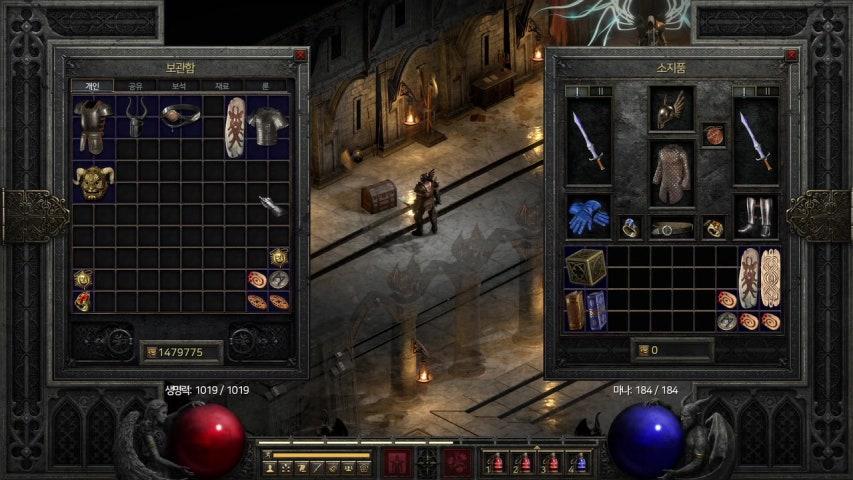853x480 pixels.
Task: Open the left attack skill selector
Action: pyautogui.click(x=396, y=462)
